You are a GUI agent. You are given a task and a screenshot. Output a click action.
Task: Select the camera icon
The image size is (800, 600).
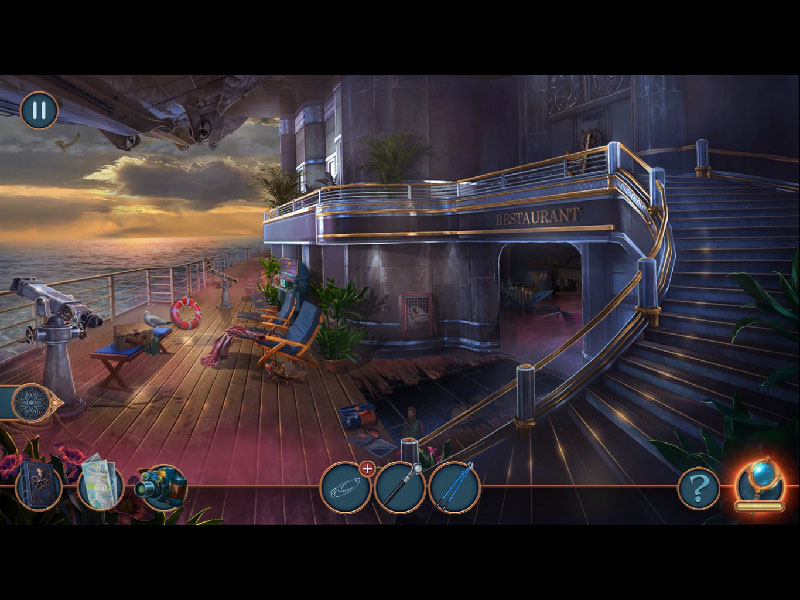[x=161, y=487]
